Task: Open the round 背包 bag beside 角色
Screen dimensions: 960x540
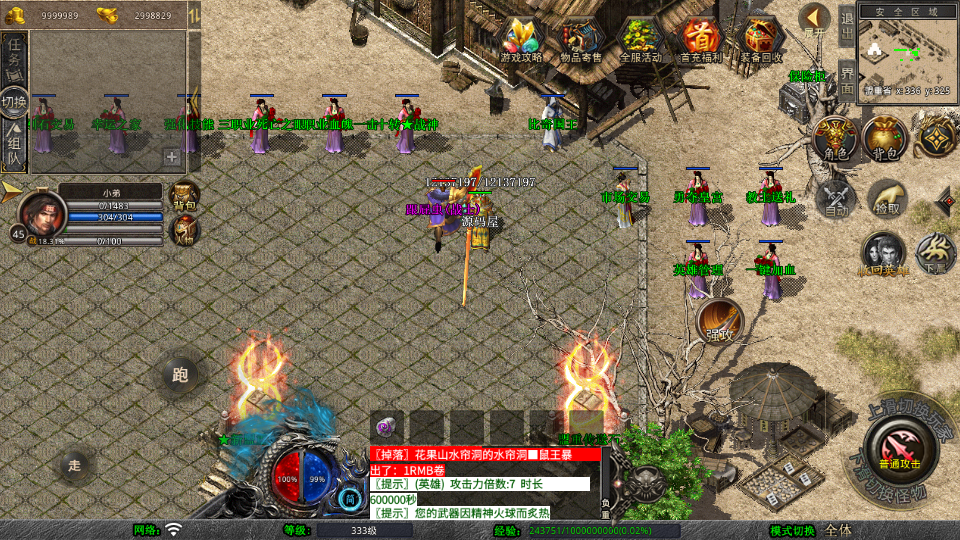Action: click(x=884, y=138)
